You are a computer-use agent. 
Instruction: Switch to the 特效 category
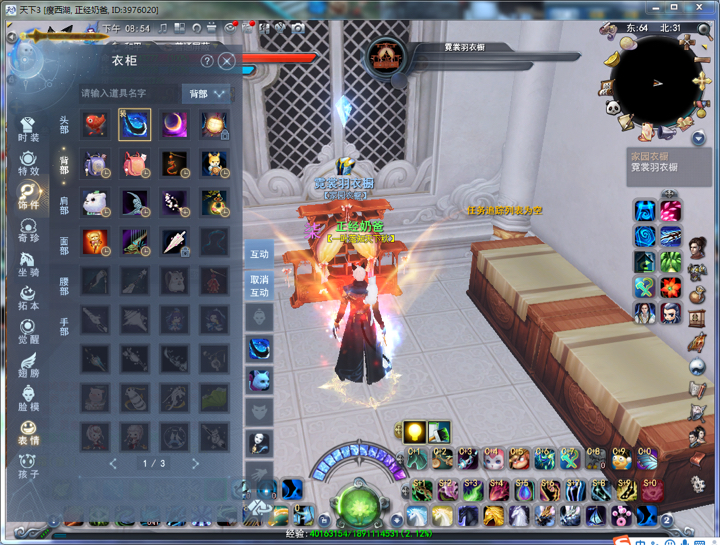point(29,163)
